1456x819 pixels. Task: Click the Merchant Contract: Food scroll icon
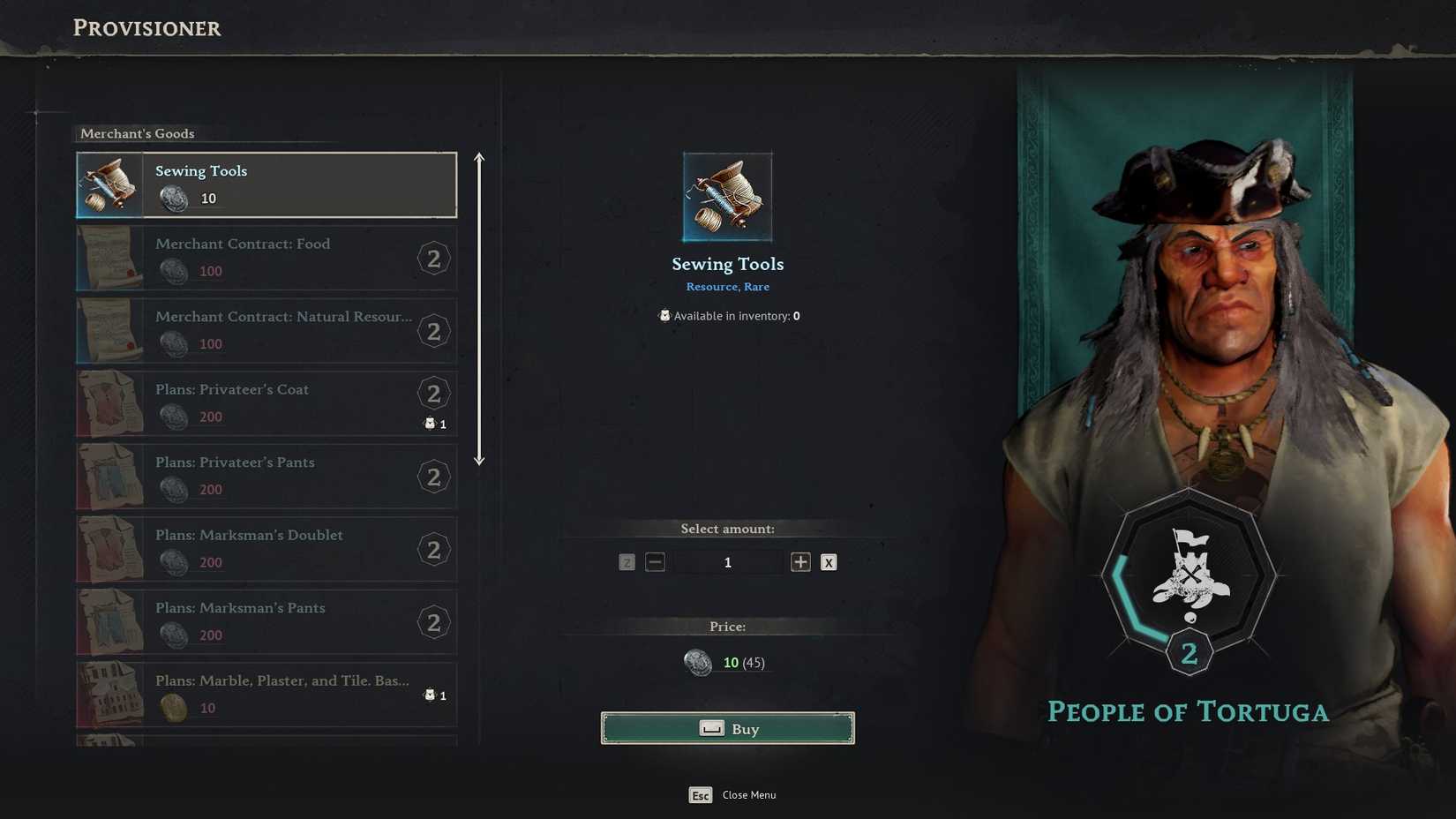pyautogui.click(x=108, y=258)
